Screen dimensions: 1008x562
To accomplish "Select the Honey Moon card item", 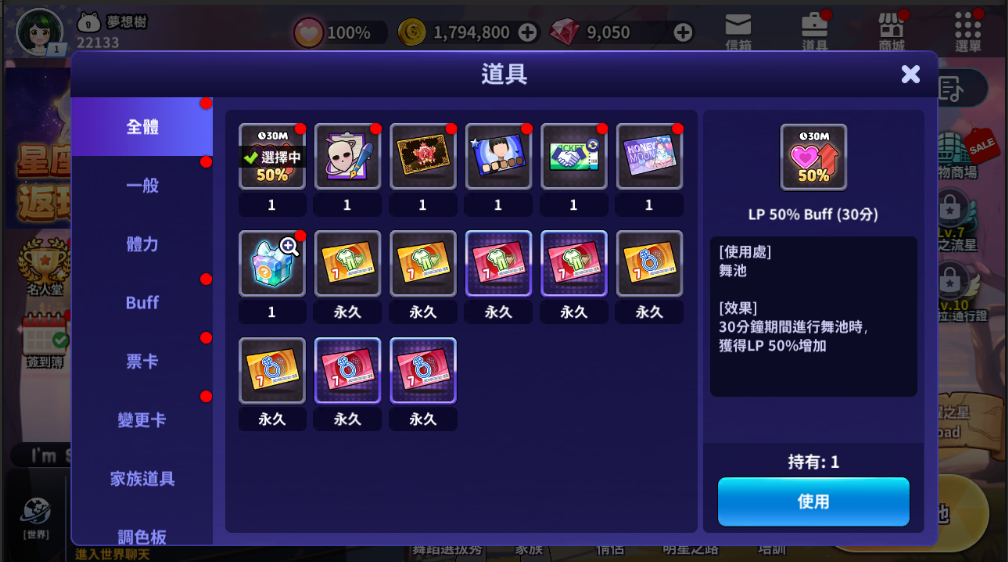I will [x=649, y=156].
